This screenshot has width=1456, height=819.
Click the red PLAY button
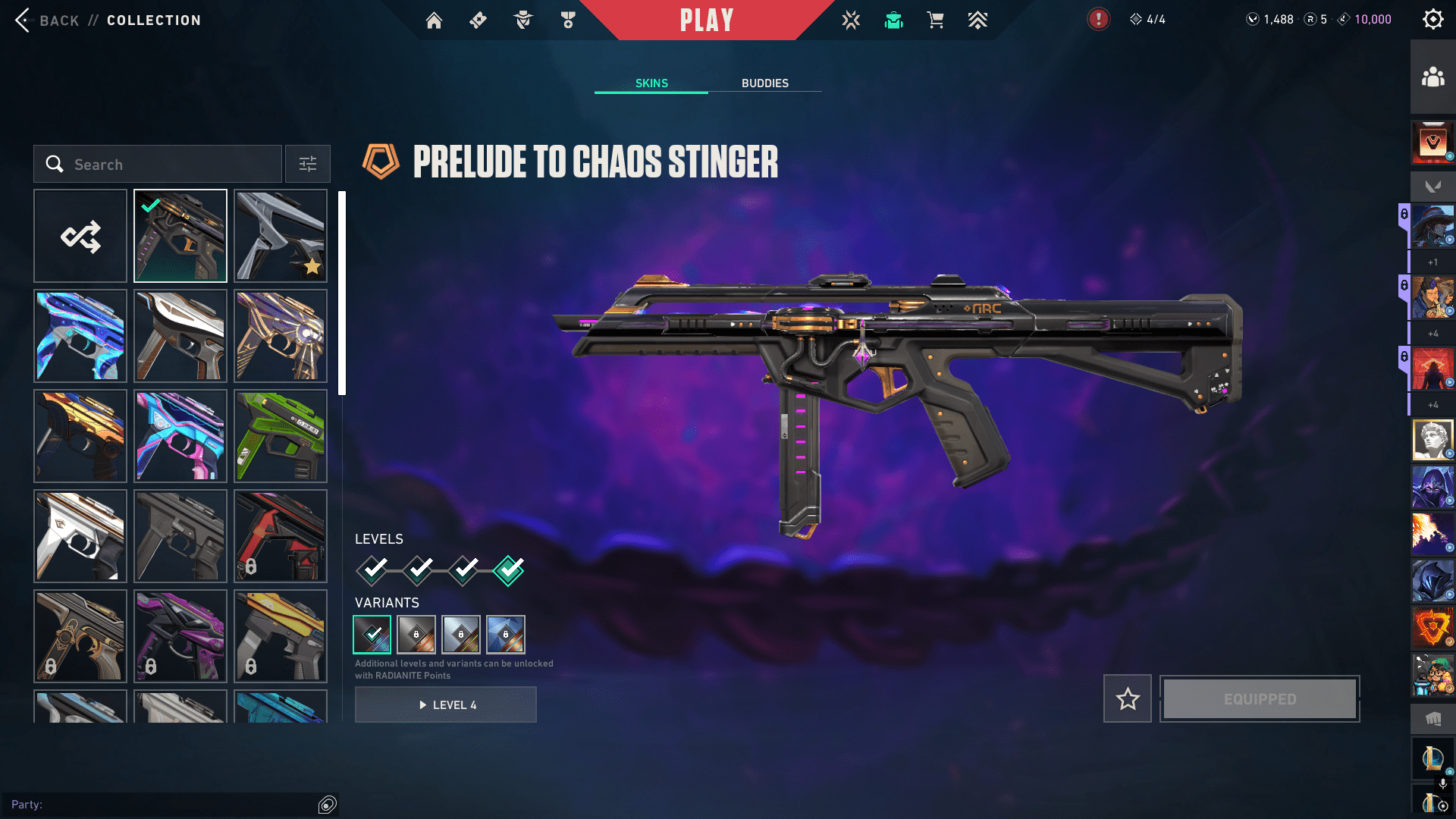(706, 20)
